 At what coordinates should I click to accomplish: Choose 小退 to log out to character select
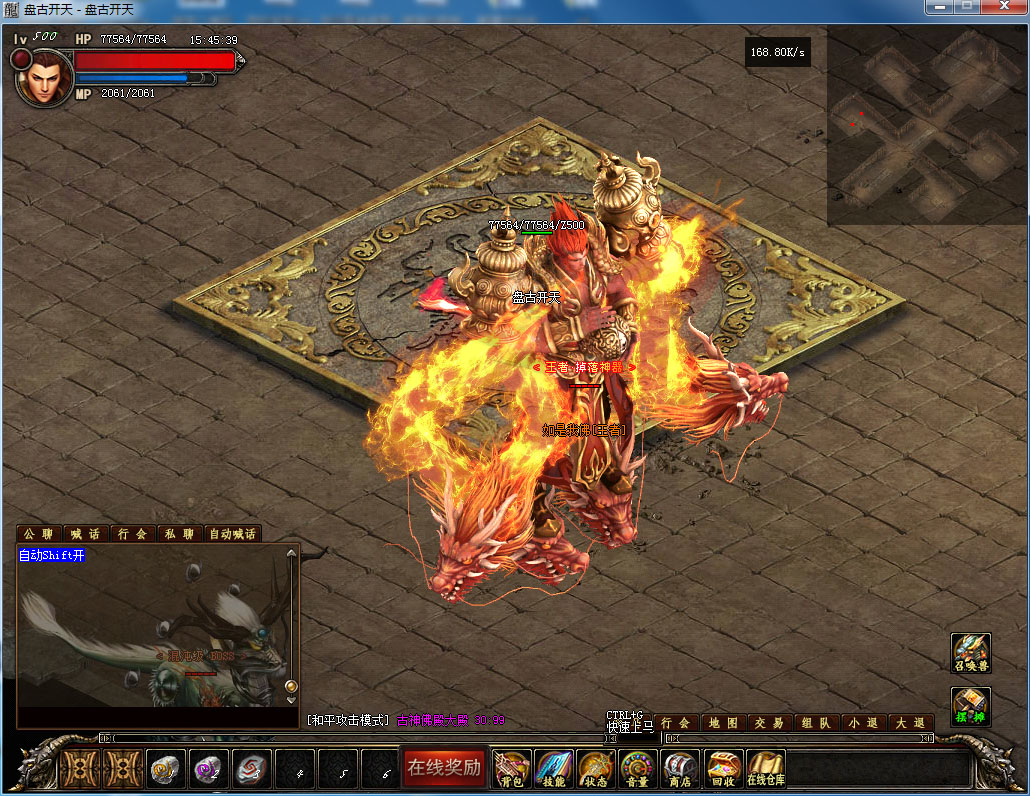click(x=861, y=722)
